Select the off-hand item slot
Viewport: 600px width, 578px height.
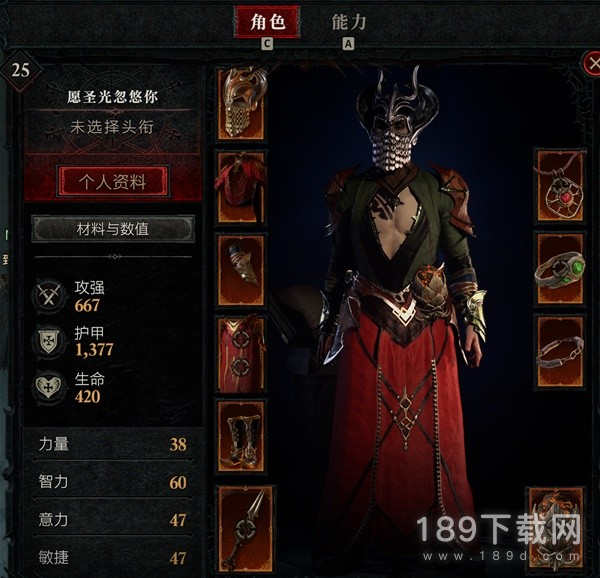pyautogui.click(x=555, y=520)
